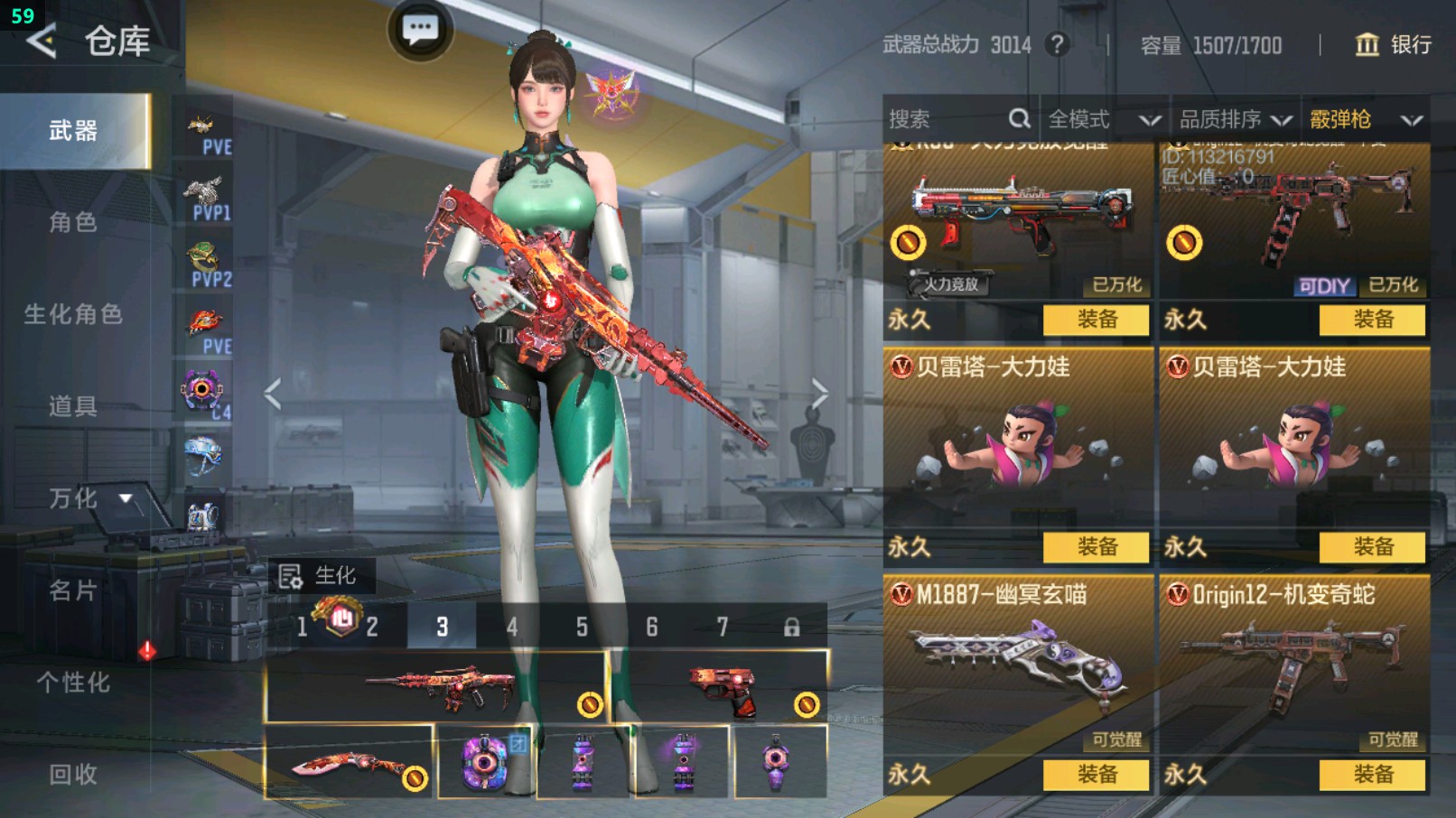Screen dimensions: 1456x818
Task: Select the equipped red pistol slot
Action: click(x=720, y=689)
